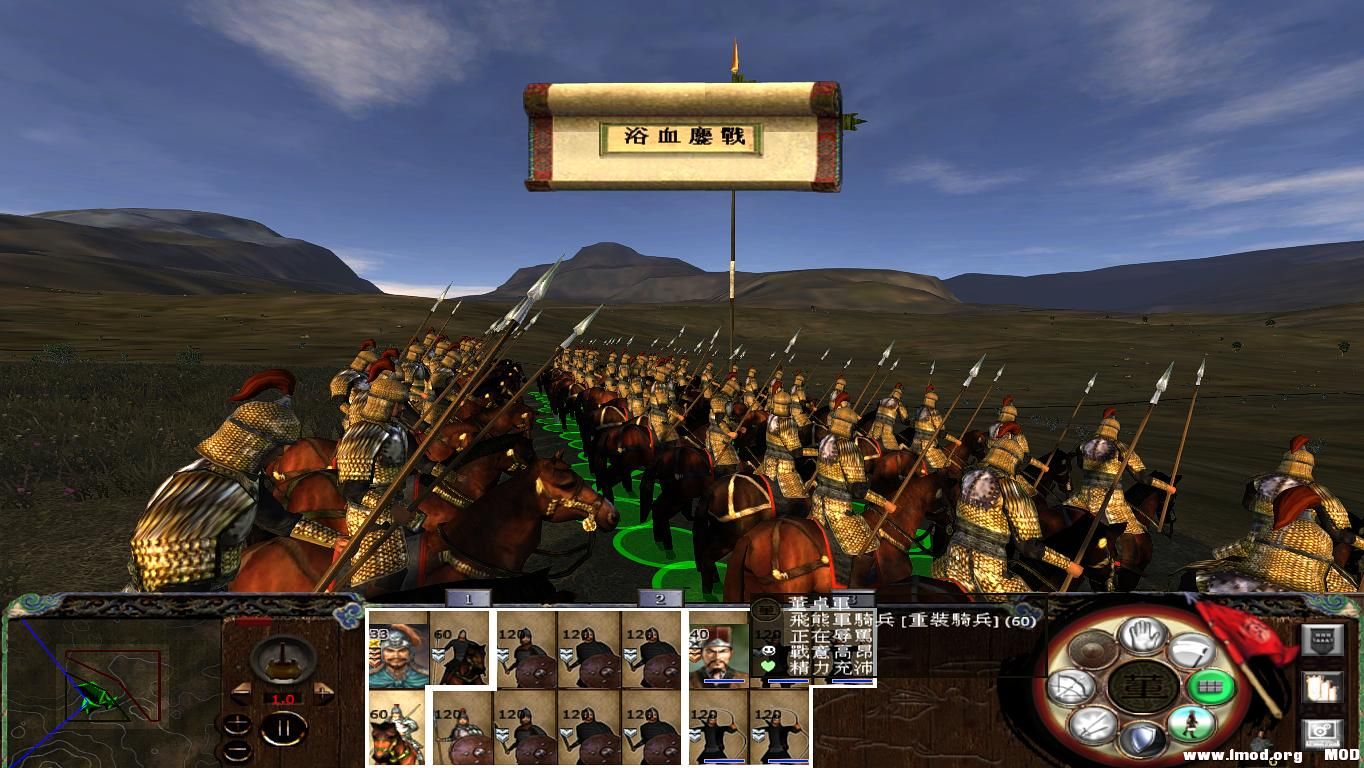Decrease battle speed below 1.0
The height and width of the screenshot is (768, 1364).
(x=240, y=692)
